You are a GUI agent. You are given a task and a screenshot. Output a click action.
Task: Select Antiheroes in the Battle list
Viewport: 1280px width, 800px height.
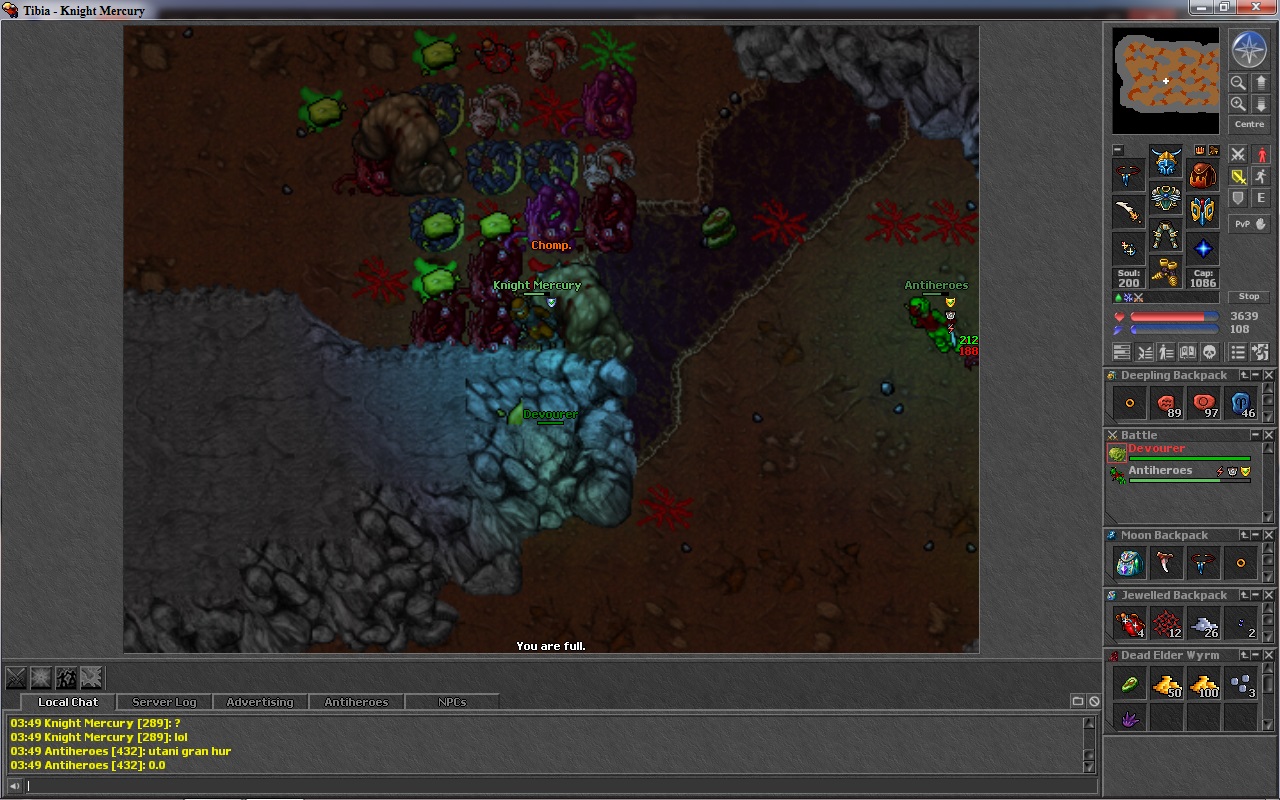point(1160,471)
